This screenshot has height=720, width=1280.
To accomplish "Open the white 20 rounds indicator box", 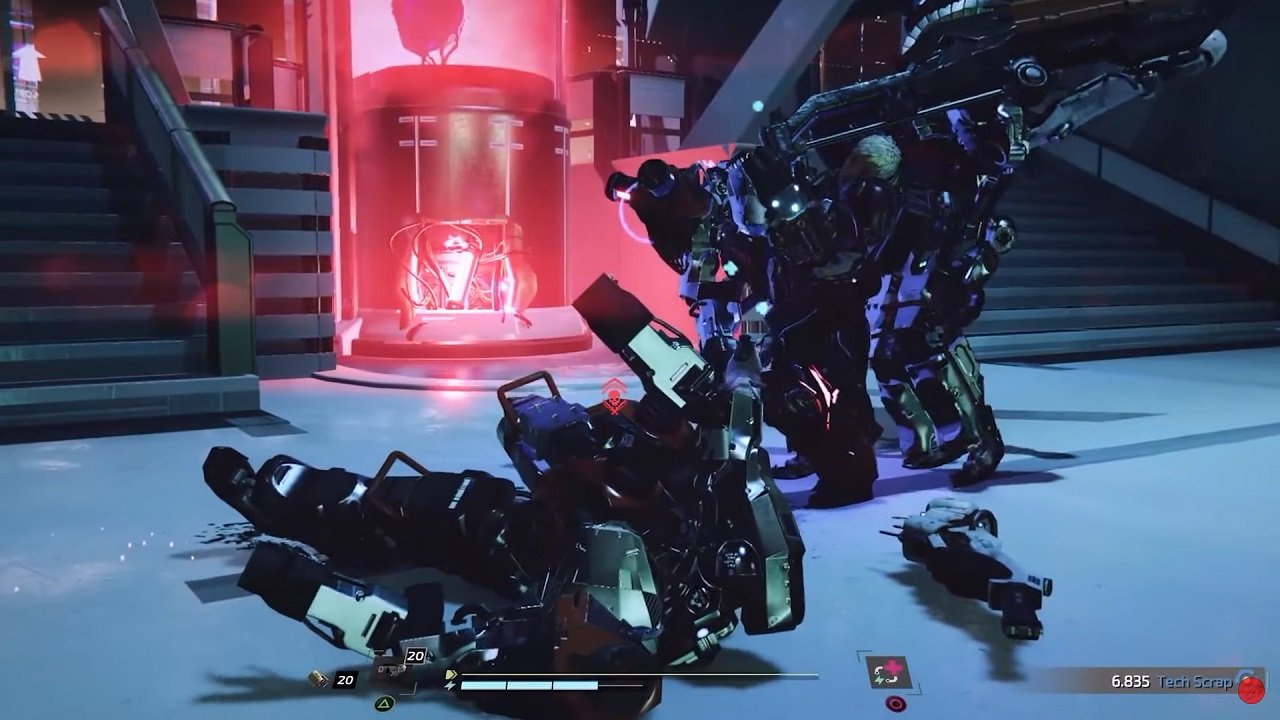I will [416, 657].
